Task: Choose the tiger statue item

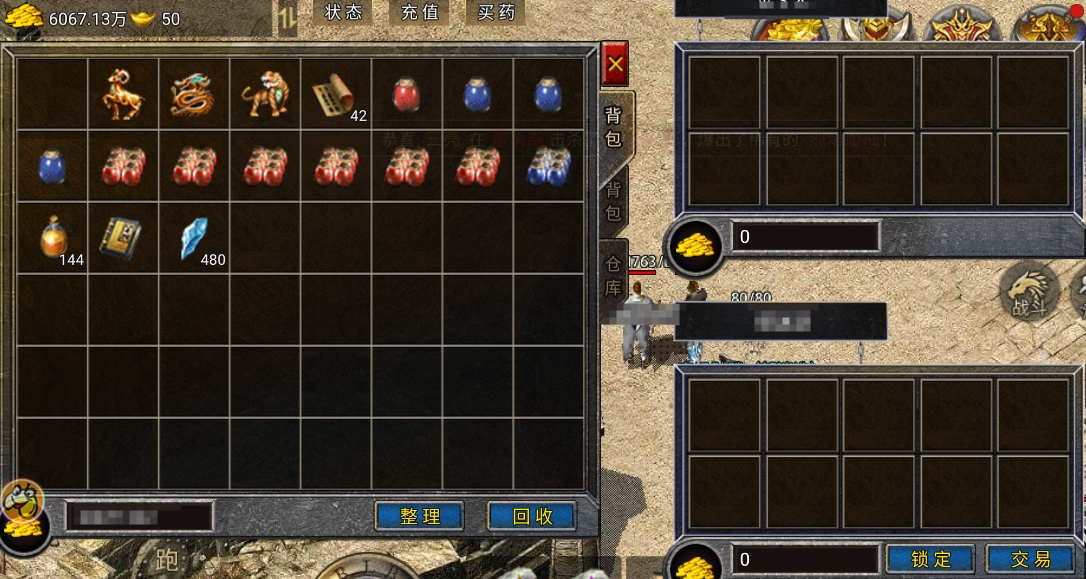Action: pyautogui.click(x=265, y=94)
